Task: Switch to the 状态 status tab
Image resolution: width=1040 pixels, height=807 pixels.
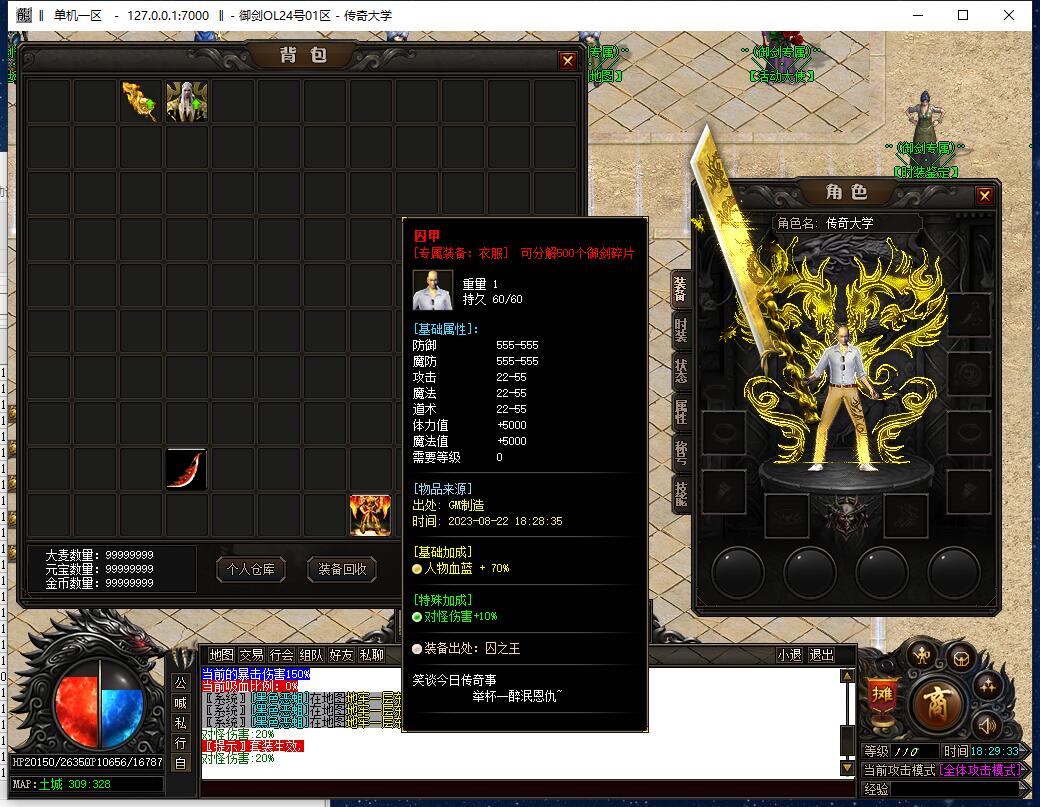Action: (680, 371)
